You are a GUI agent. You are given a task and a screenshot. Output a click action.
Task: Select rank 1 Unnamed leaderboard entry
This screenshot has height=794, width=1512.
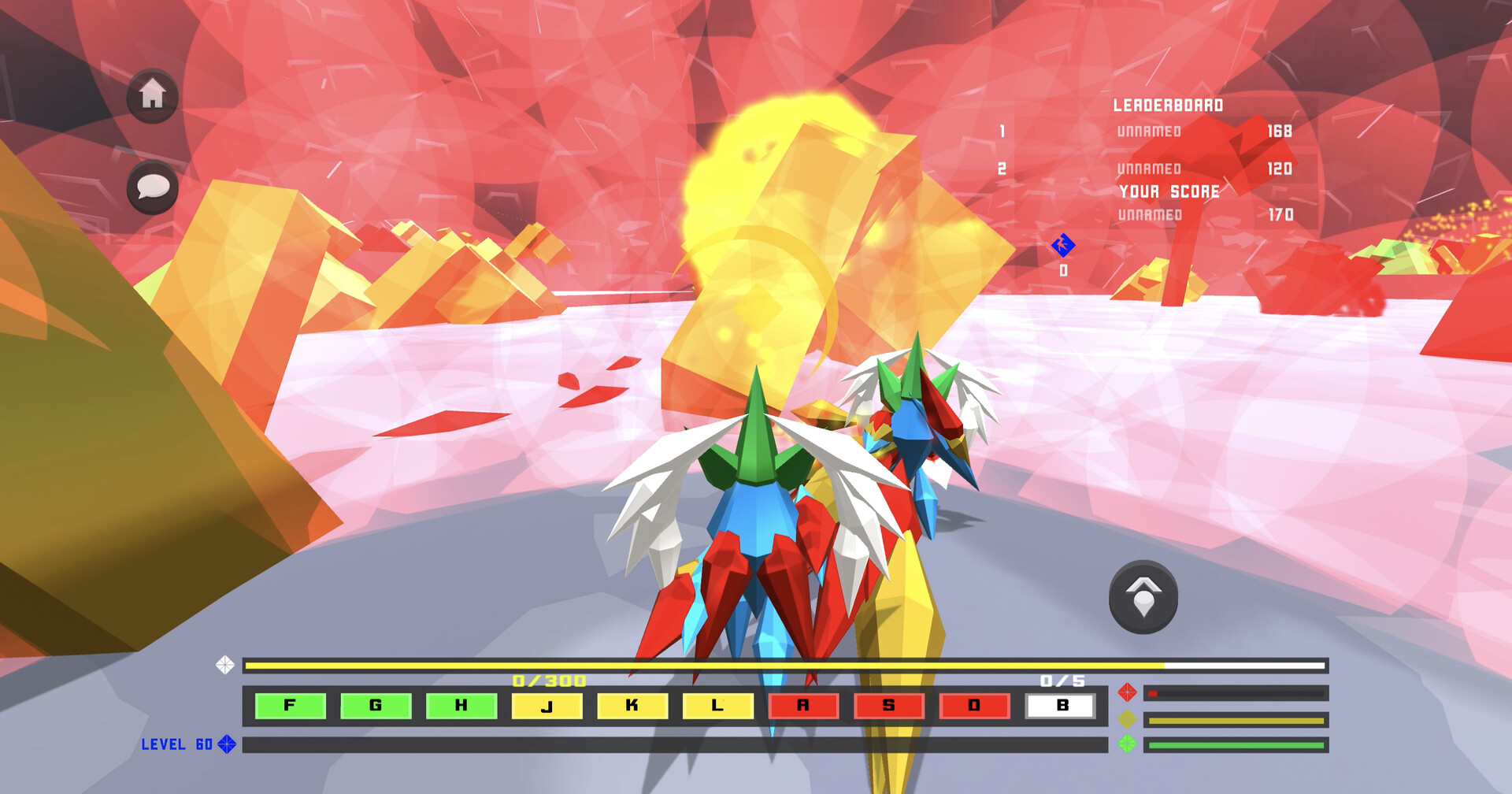[x=1148, y=132]
